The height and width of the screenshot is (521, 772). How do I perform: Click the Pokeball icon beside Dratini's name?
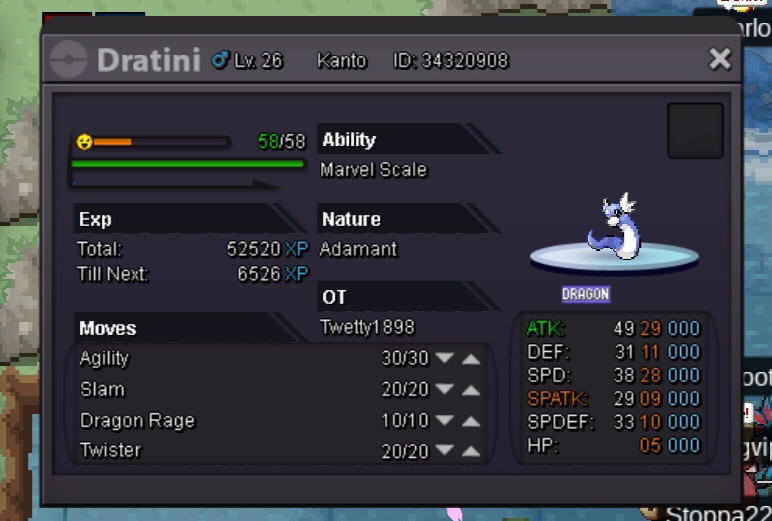coord(68,60)
